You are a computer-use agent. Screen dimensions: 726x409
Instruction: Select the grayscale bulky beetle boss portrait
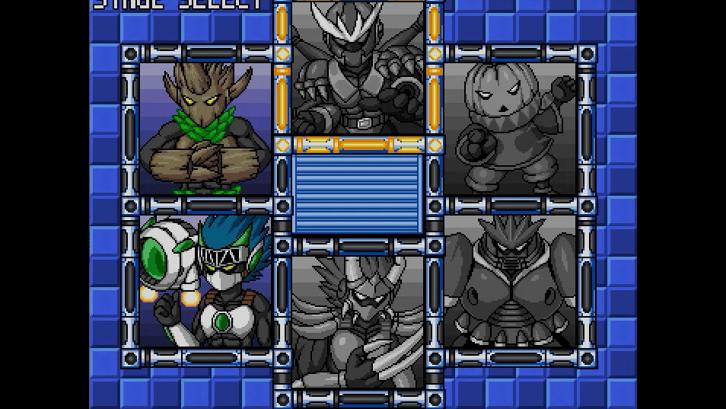(510, 278)
